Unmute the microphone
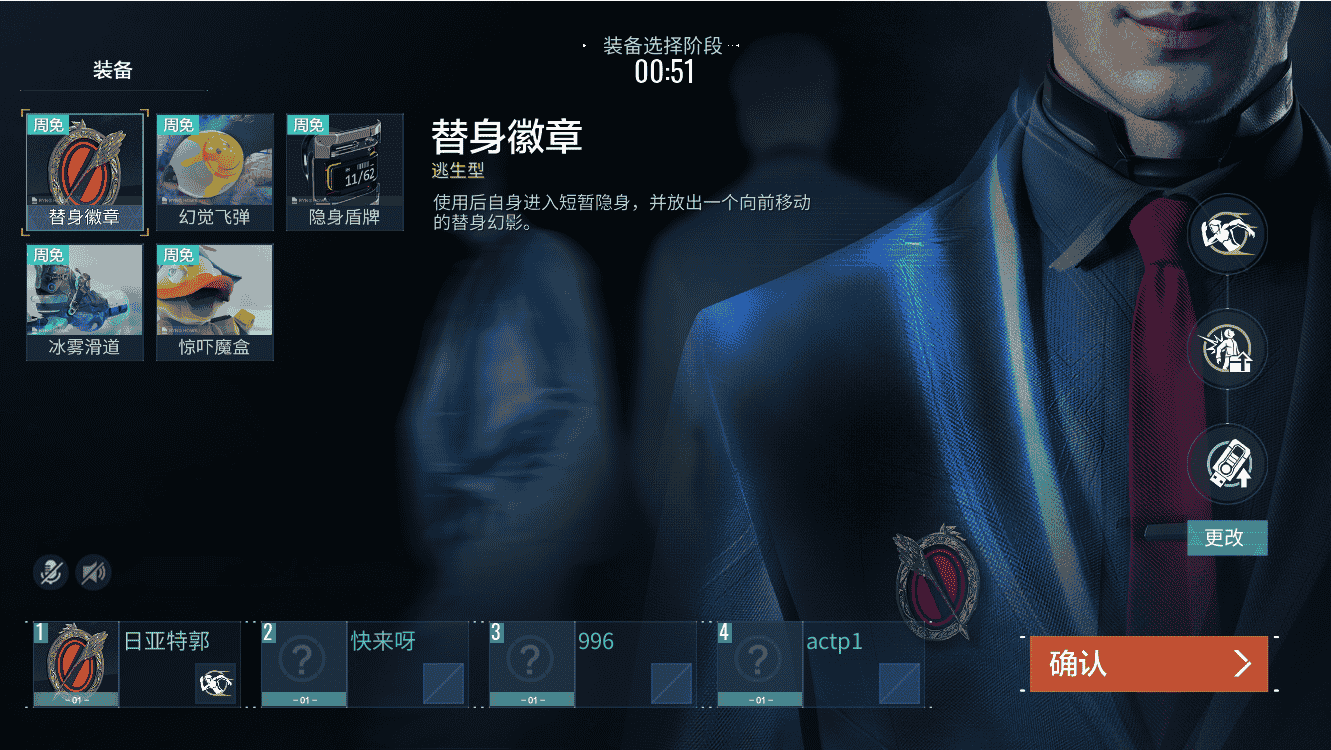The width and height of the screenshot is (1331, 750). (49, 573)
